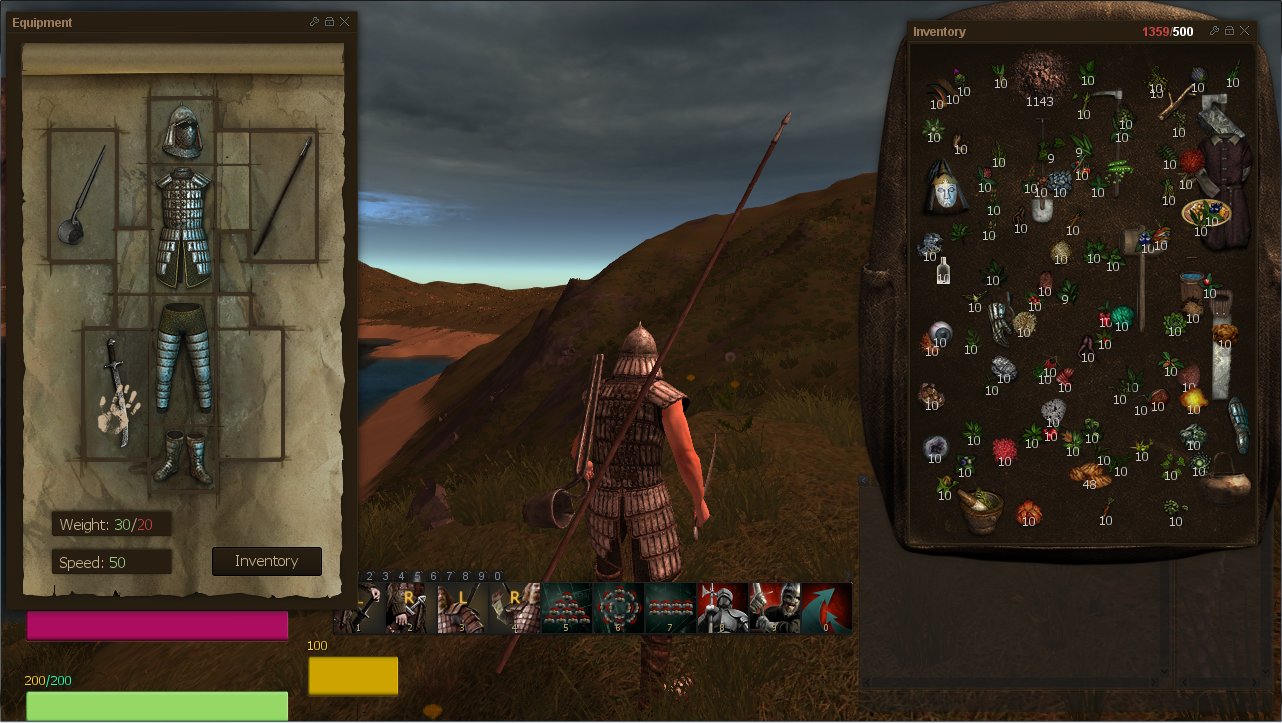Screen dimensions: 1282x723
Task: Select the equipped boots slot
Action: (x=184, y=456)
